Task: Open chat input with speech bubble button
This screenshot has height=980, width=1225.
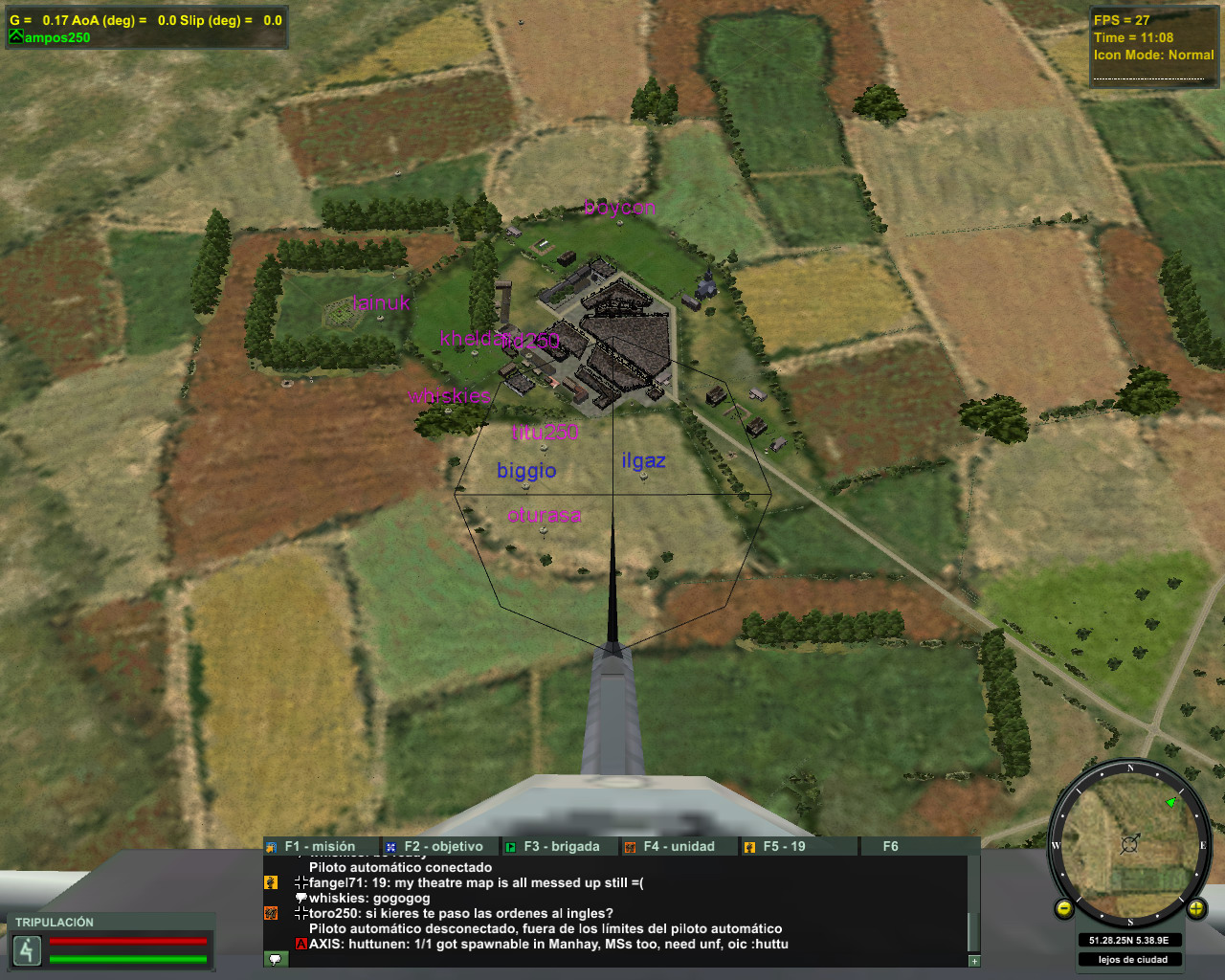Action: (x=275, y=959)
